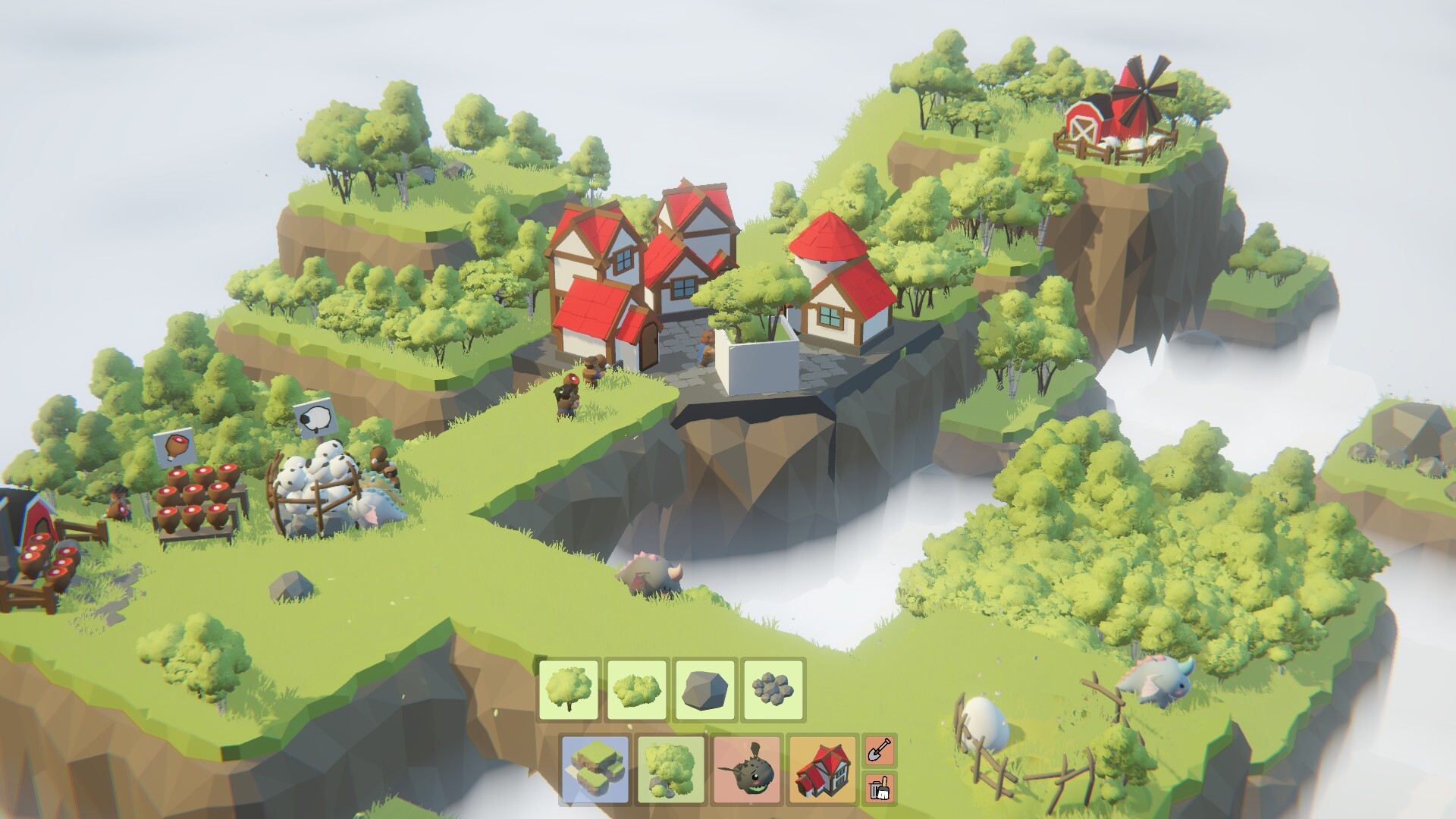Viewport: 1456px width, 819px height.
Task: Click the trash can and brush button
Action: 880,788
